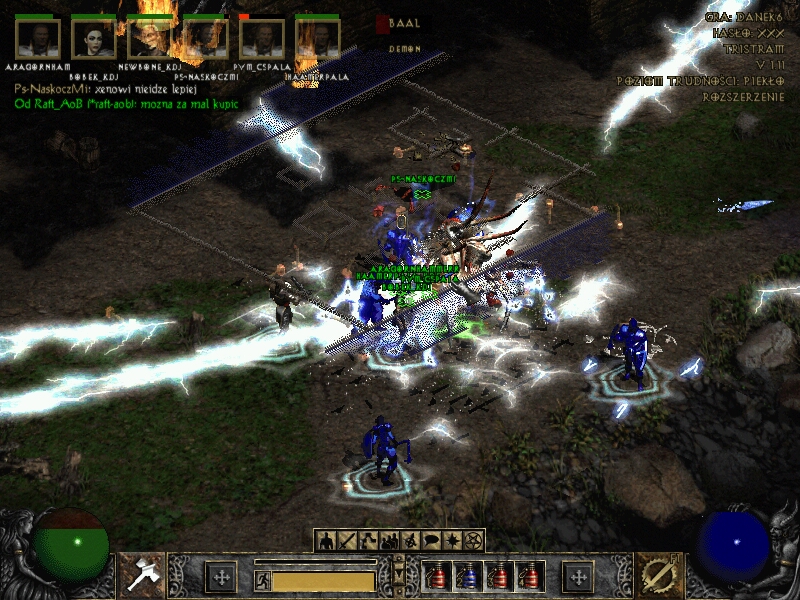Click HaamerPala's party portrait
Viewport: 800px width, 600px height.
pos(318,38)
